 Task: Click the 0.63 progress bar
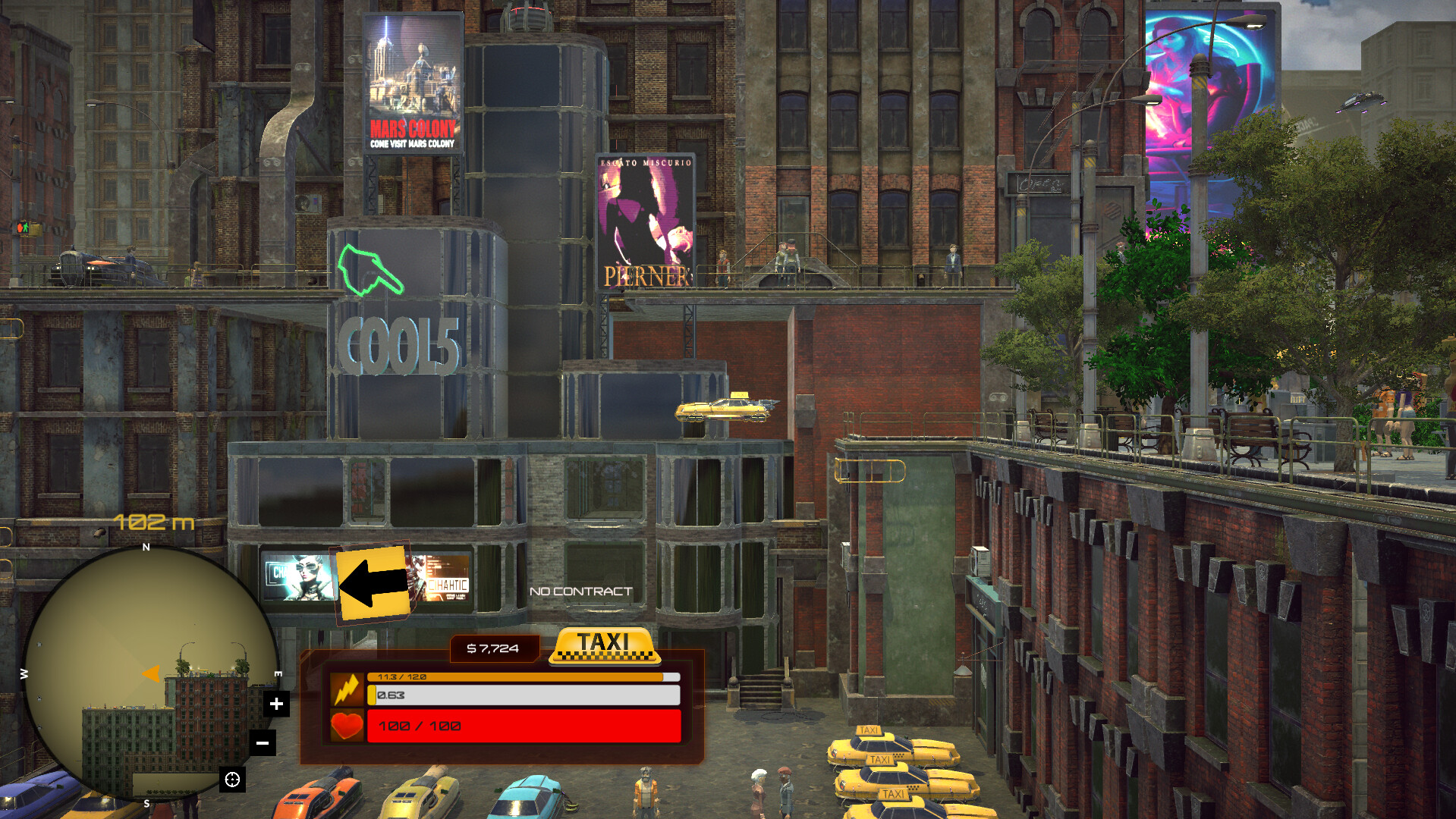(x=526, y=693)
